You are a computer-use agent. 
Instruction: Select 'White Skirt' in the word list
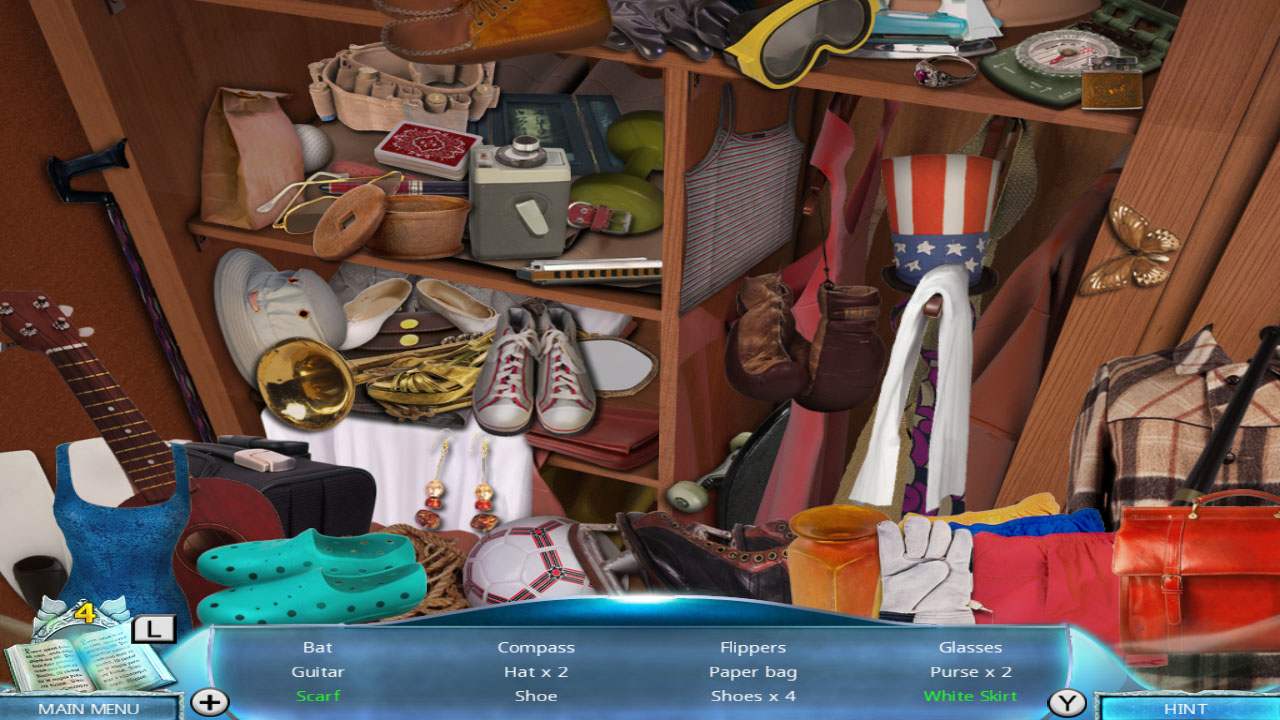tap(968, 696)
